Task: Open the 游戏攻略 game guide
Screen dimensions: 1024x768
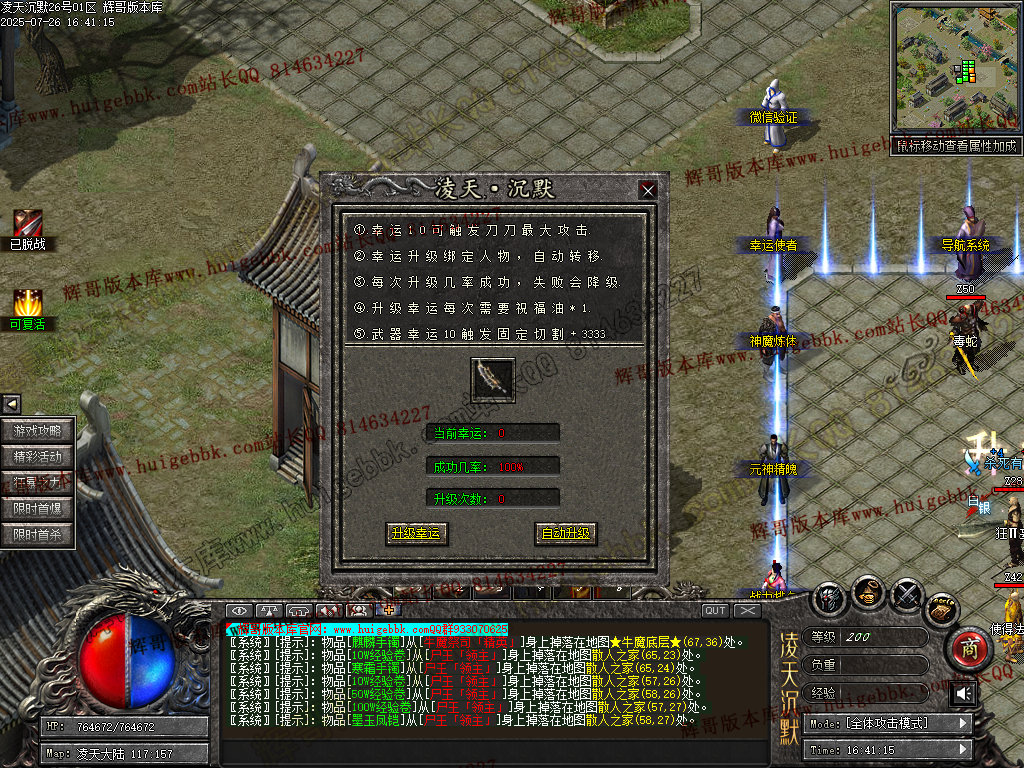Action: tap(38, 431)
